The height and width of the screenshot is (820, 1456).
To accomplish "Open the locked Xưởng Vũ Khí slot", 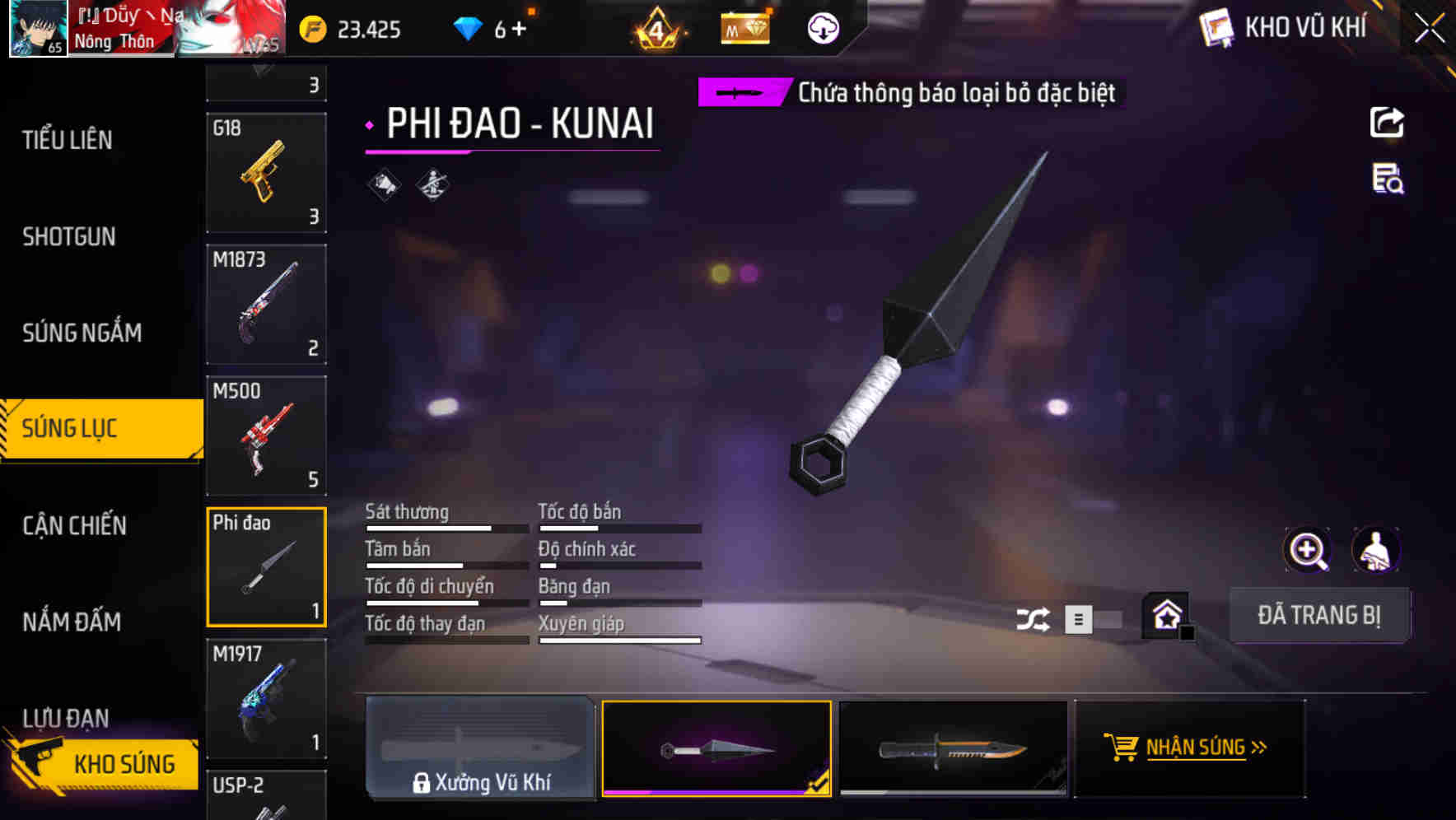I will click(x=480, y=748).
